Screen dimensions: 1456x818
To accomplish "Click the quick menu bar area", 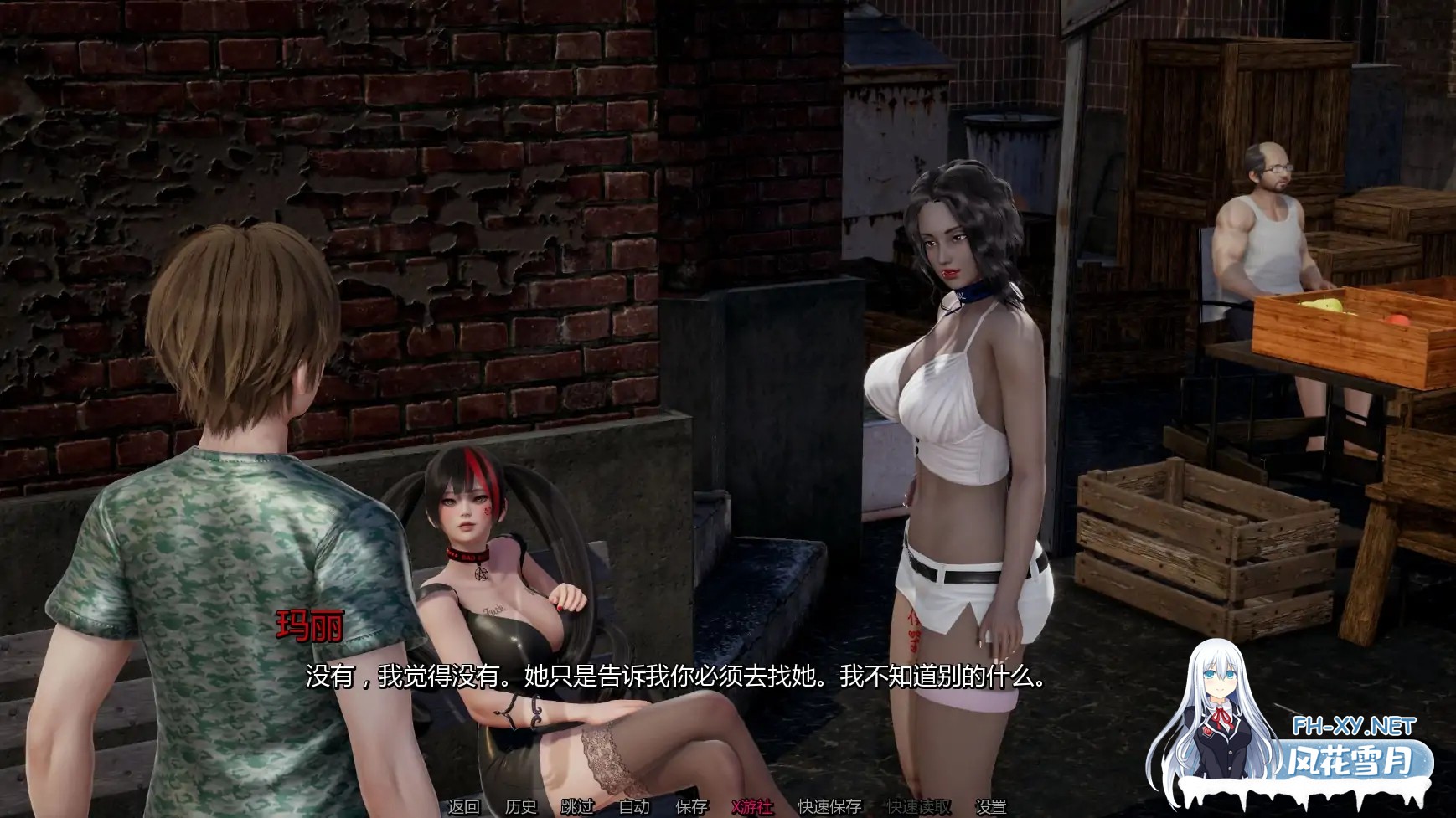I will [x=729, y=808].
